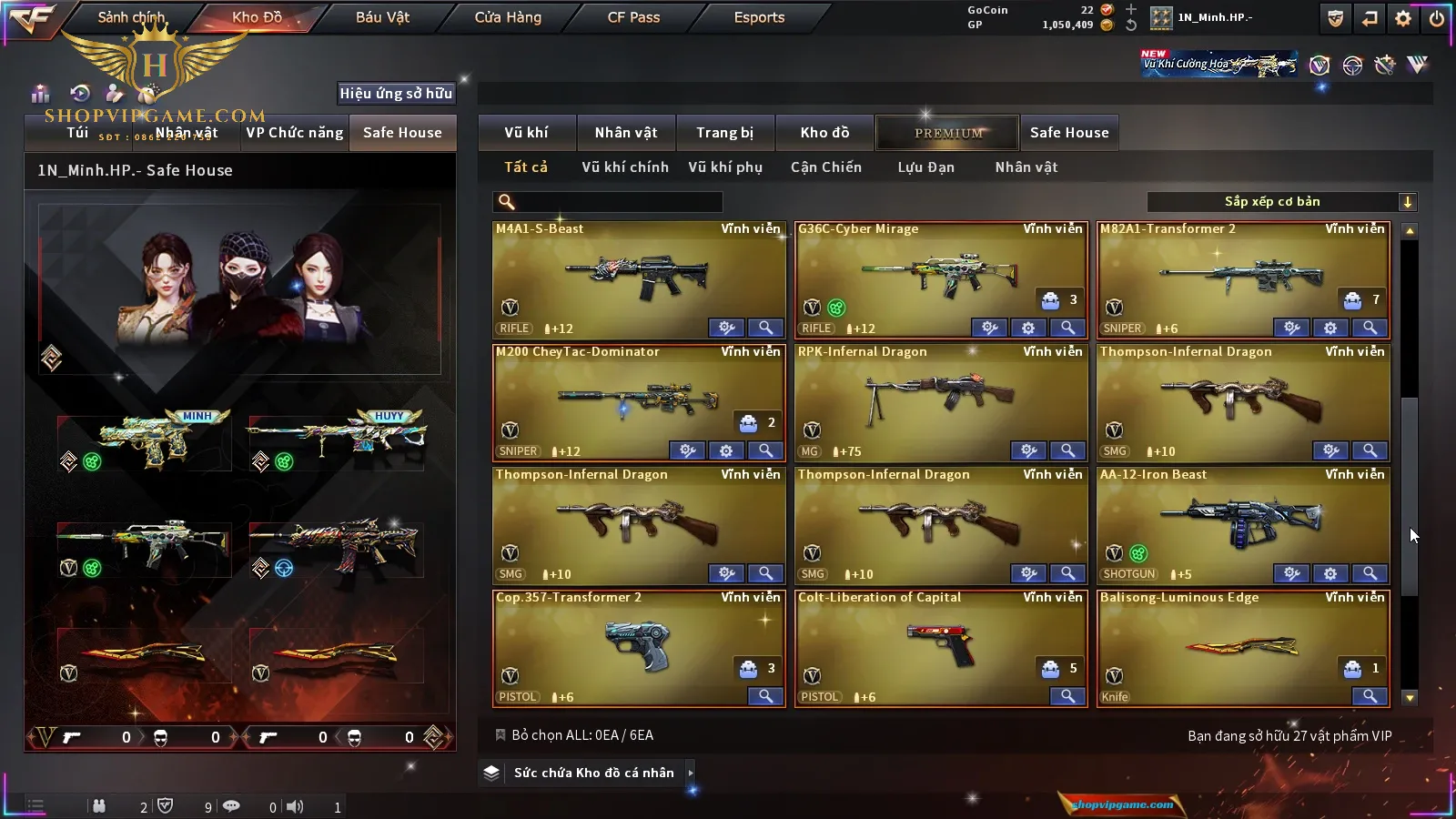Open the Báu Vật menu
This screenshot has width=1456, height=819.
point(382,17)
